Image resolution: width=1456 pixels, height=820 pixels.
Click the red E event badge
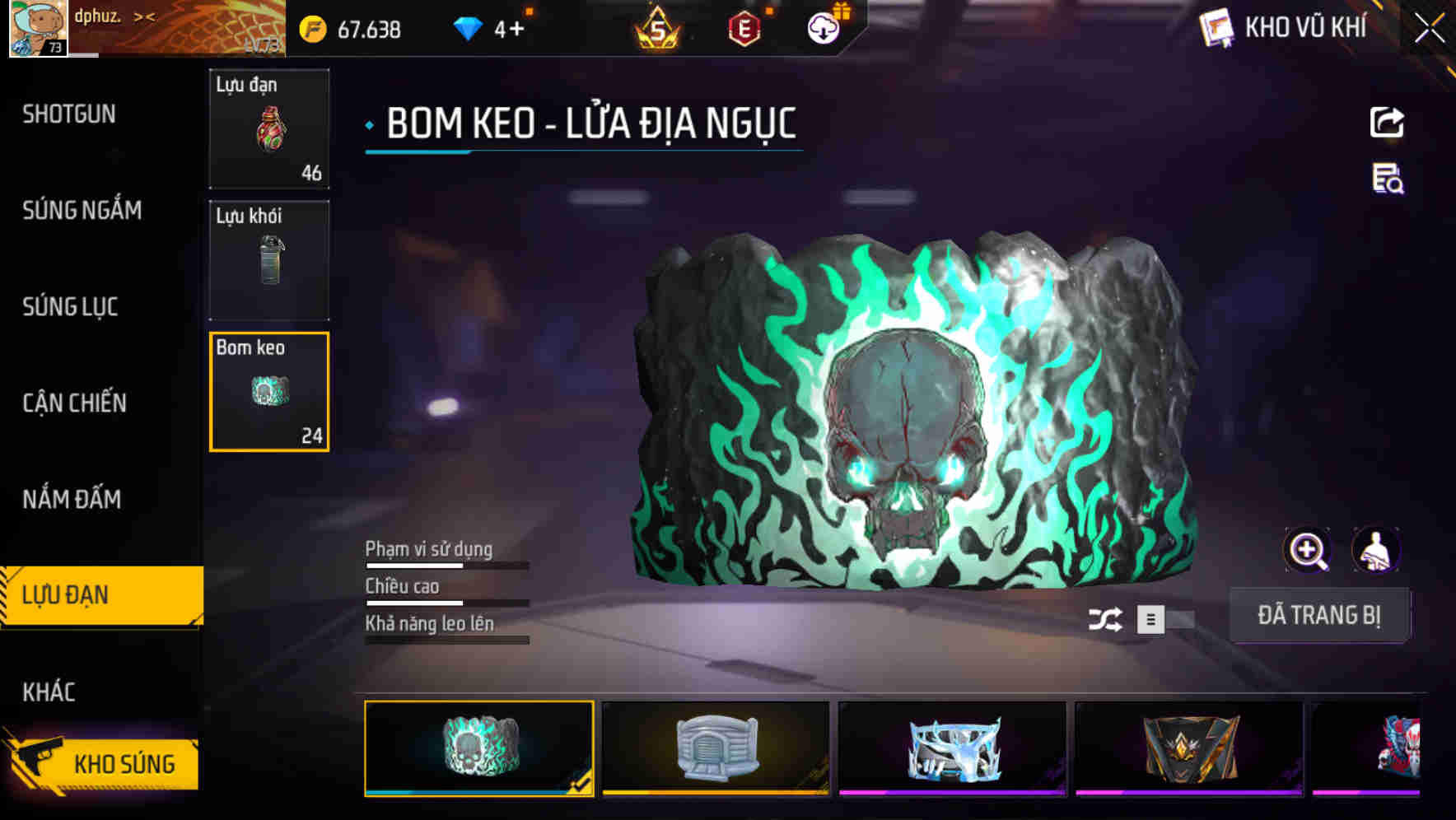tap(741, 30)
